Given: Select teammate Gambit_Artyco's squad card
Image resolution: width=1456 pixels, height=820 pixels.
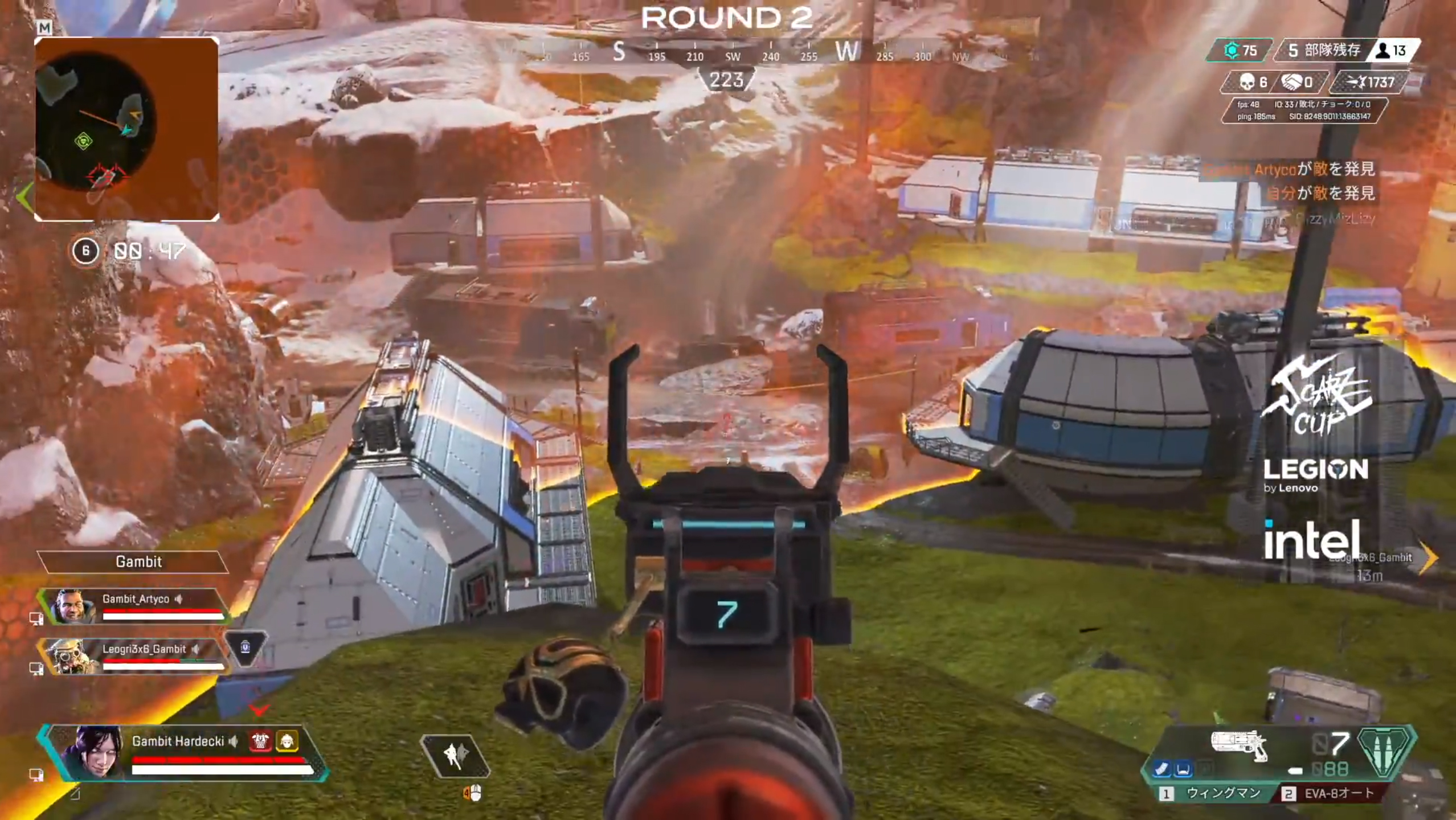Looking at the screenshot, I should click(x=136, y=606).
